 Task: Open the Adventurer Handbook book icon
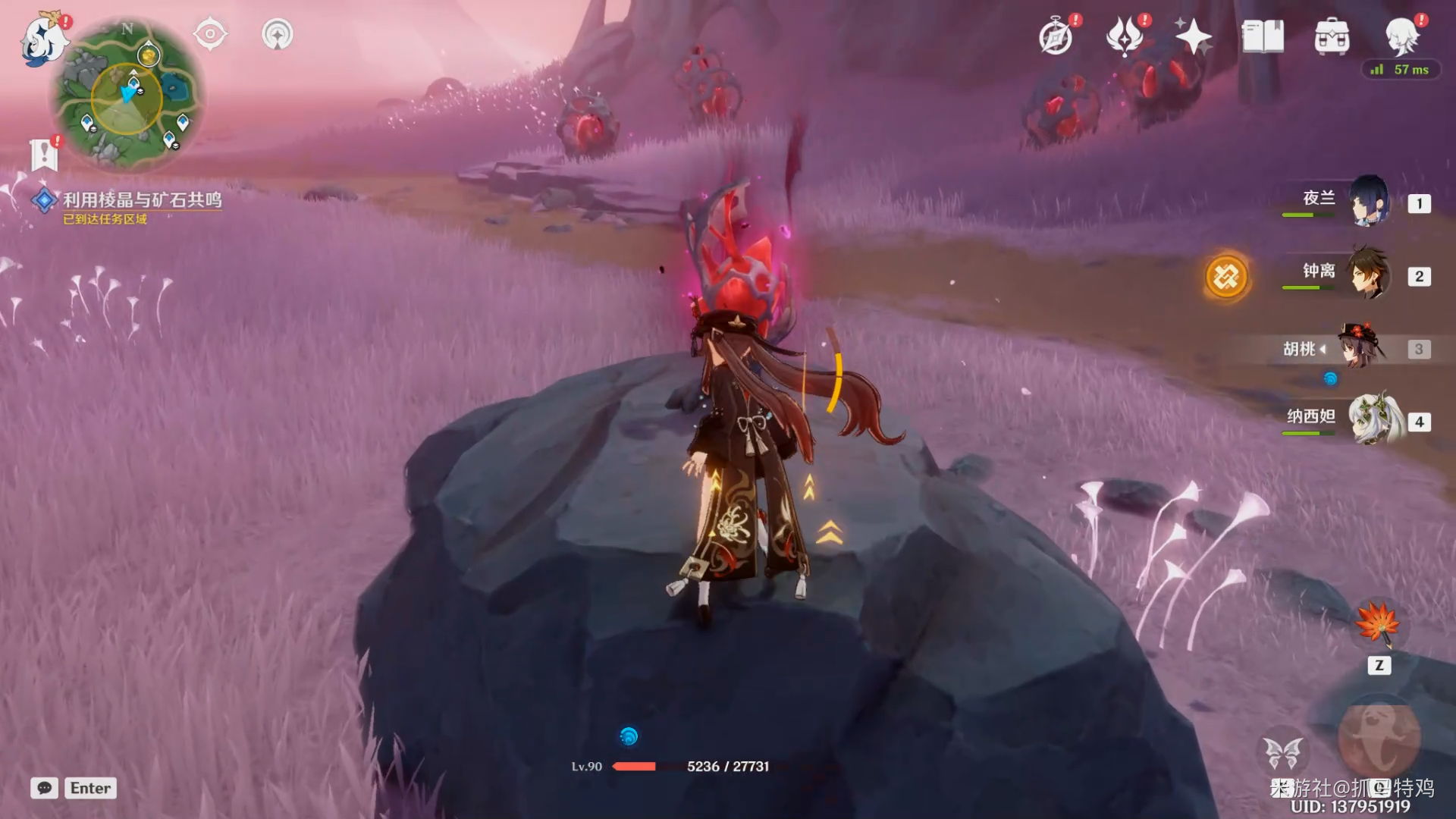[1262, 36]
